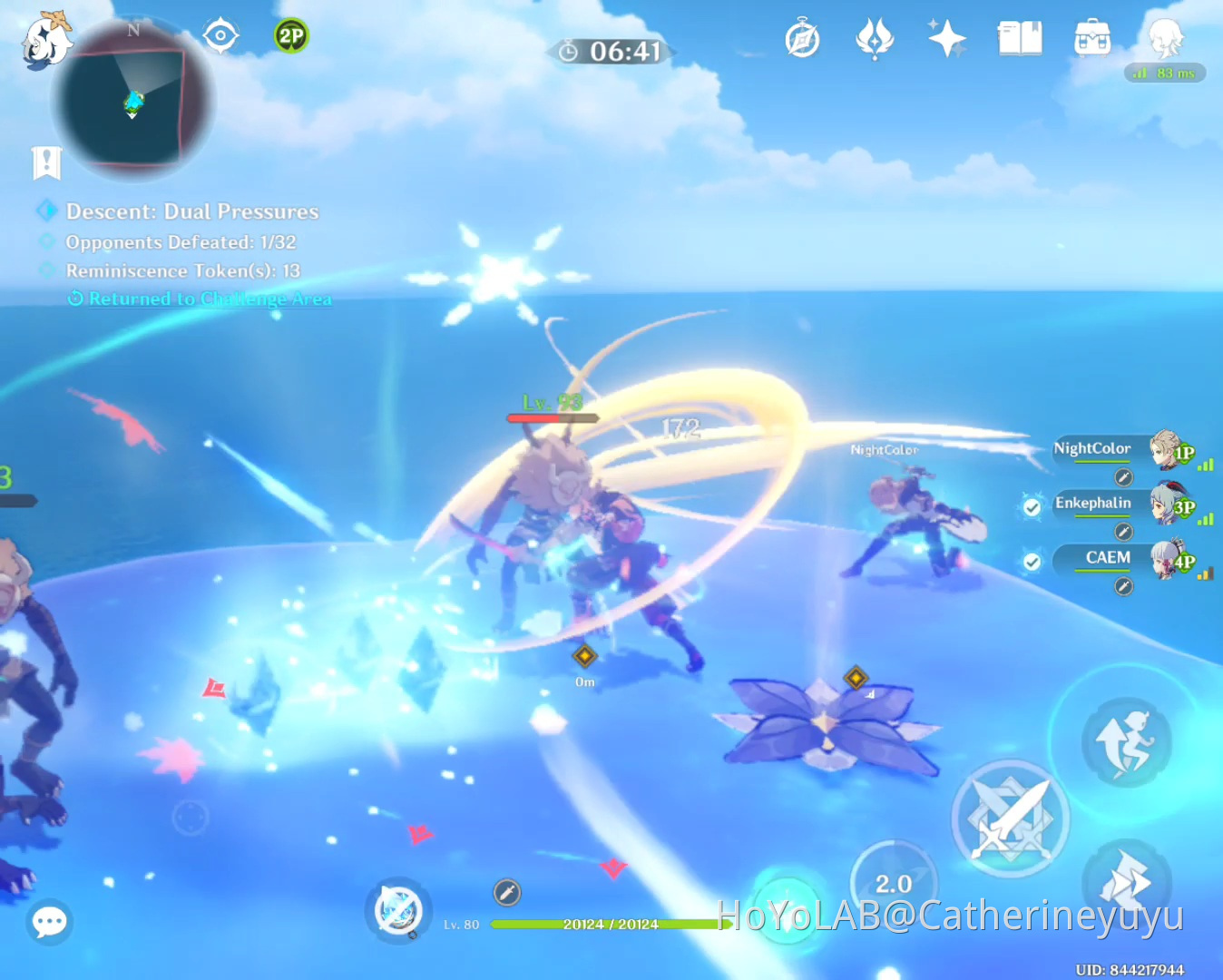Open the glowing events flame icon
This screenshot has width=1223, height=980.
tap(874, 38)
